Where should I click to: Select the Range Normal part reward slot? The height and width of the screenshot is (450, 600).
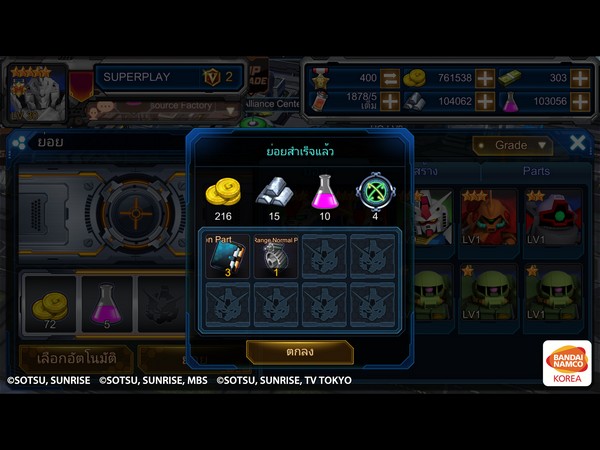(275, 257)
